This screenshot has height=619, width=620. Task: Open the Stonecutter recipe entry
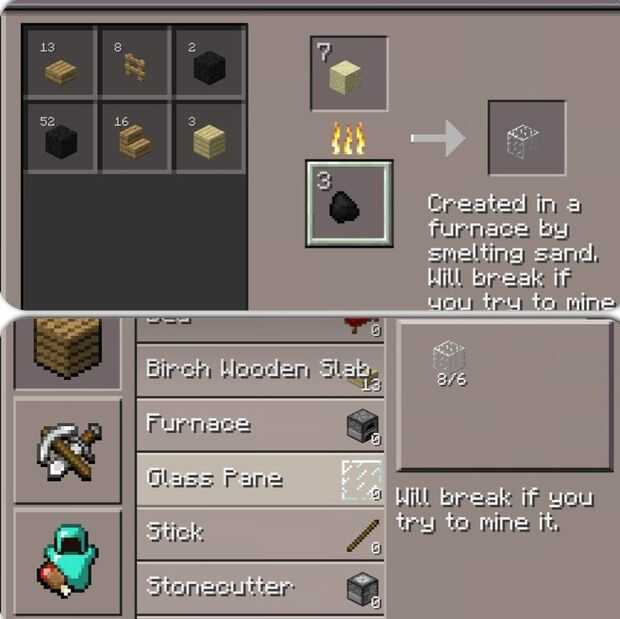pos(259,587)
